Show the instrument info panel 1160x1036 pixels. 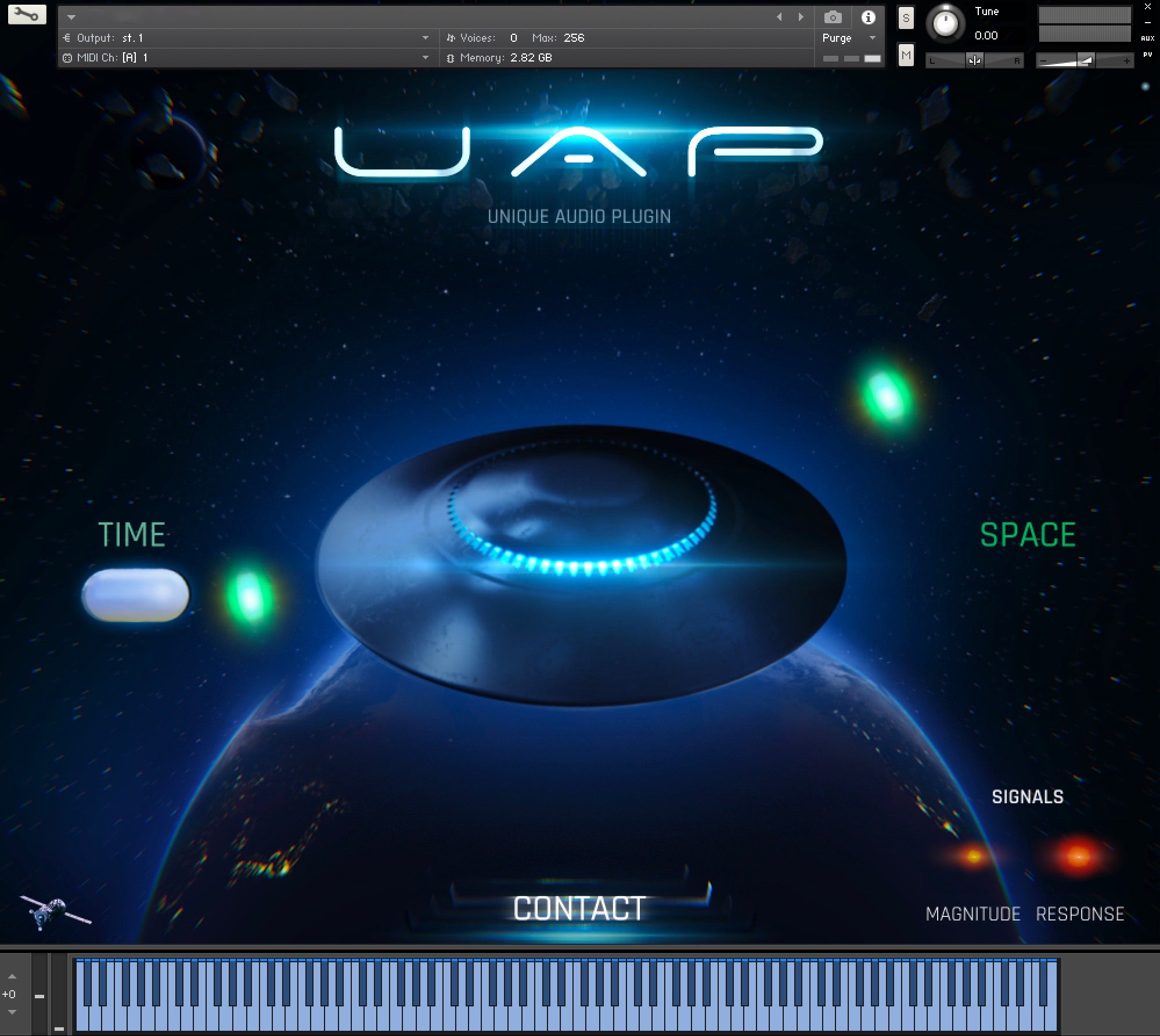tap(868, 17)
